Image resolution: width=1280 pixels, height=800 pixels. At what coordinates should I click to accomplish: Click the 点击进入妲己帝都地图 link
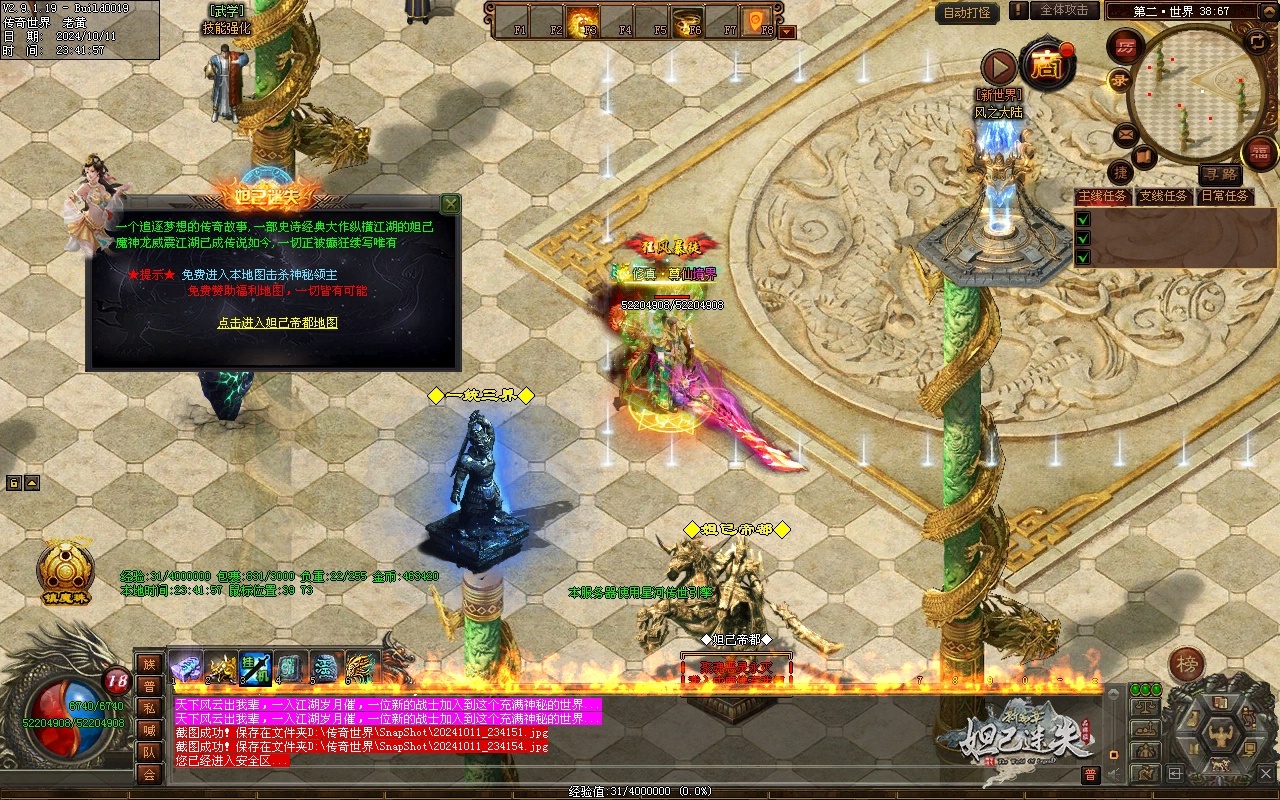(x=277, y=323)
